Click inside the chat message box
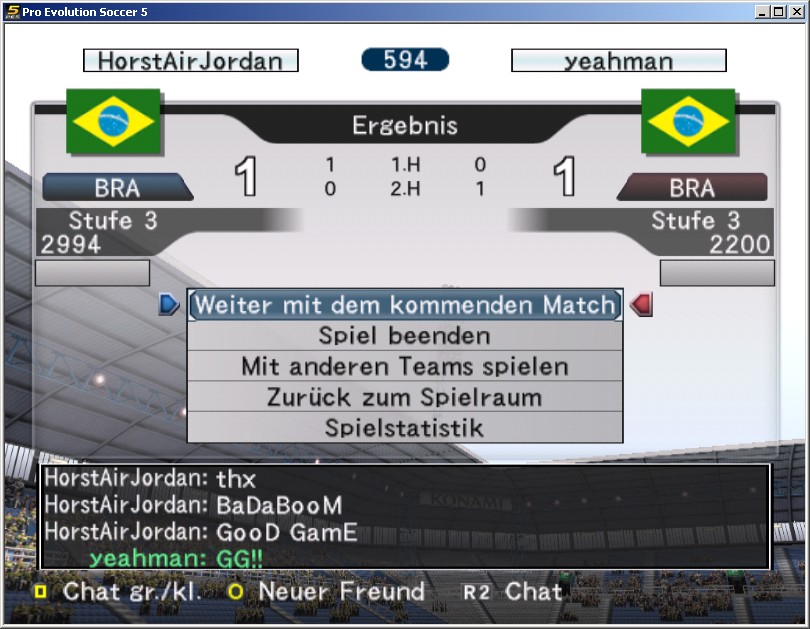Screen dimensions: 810x629 (405, 517)
